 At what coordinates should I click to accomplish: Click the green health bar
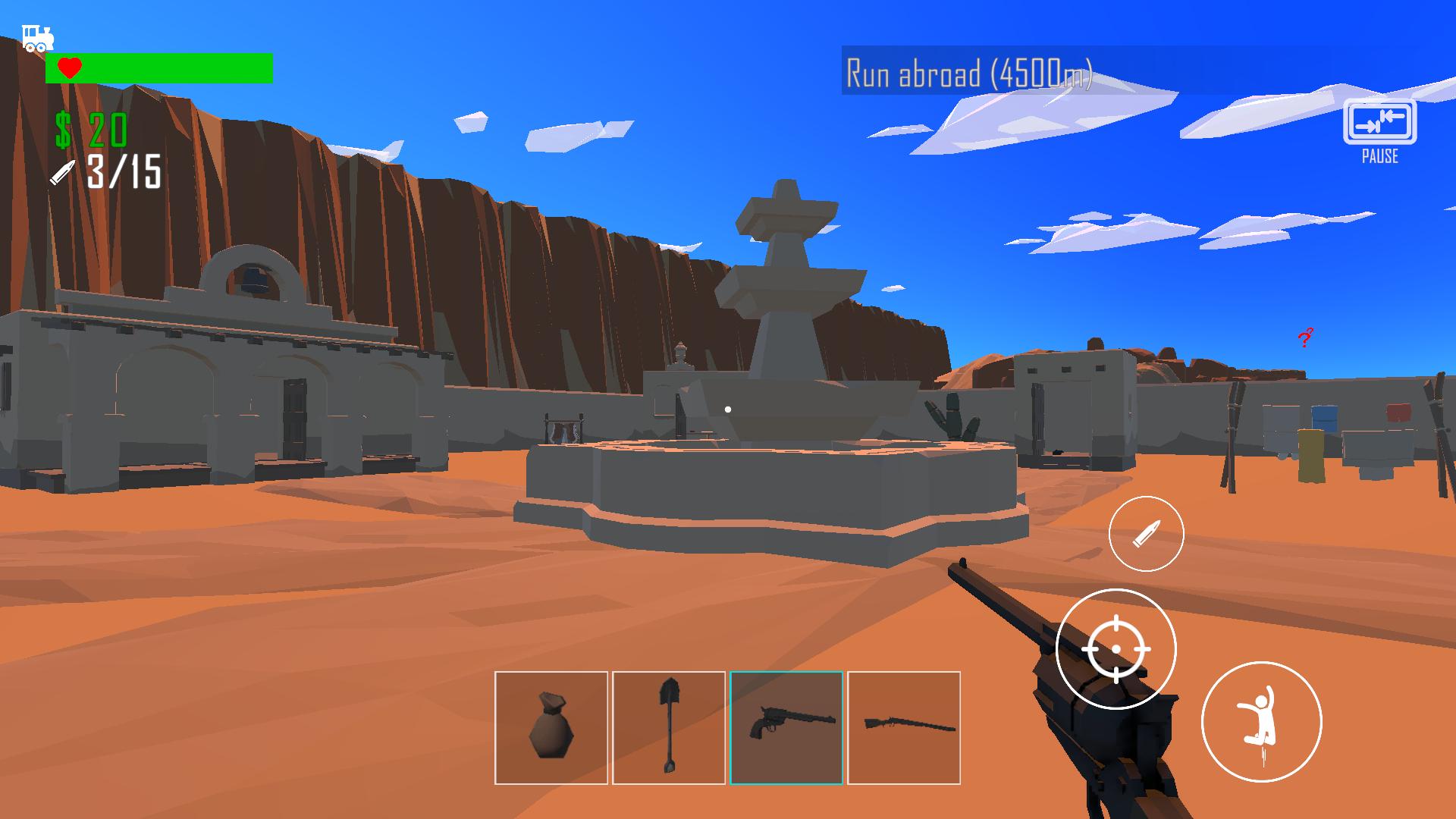pos(174,67)
